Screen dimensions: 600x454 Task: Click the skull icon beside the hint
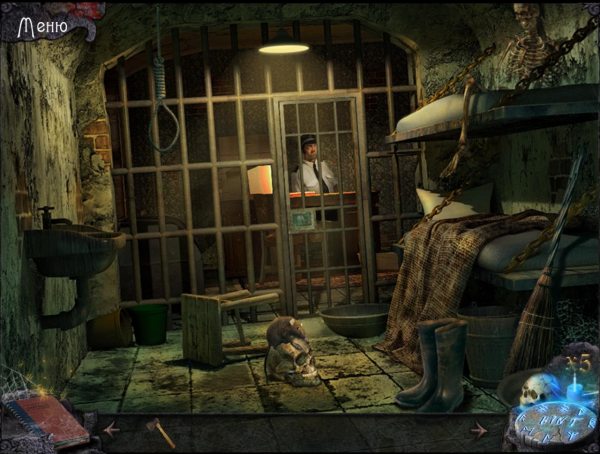[x=531, y=386]
